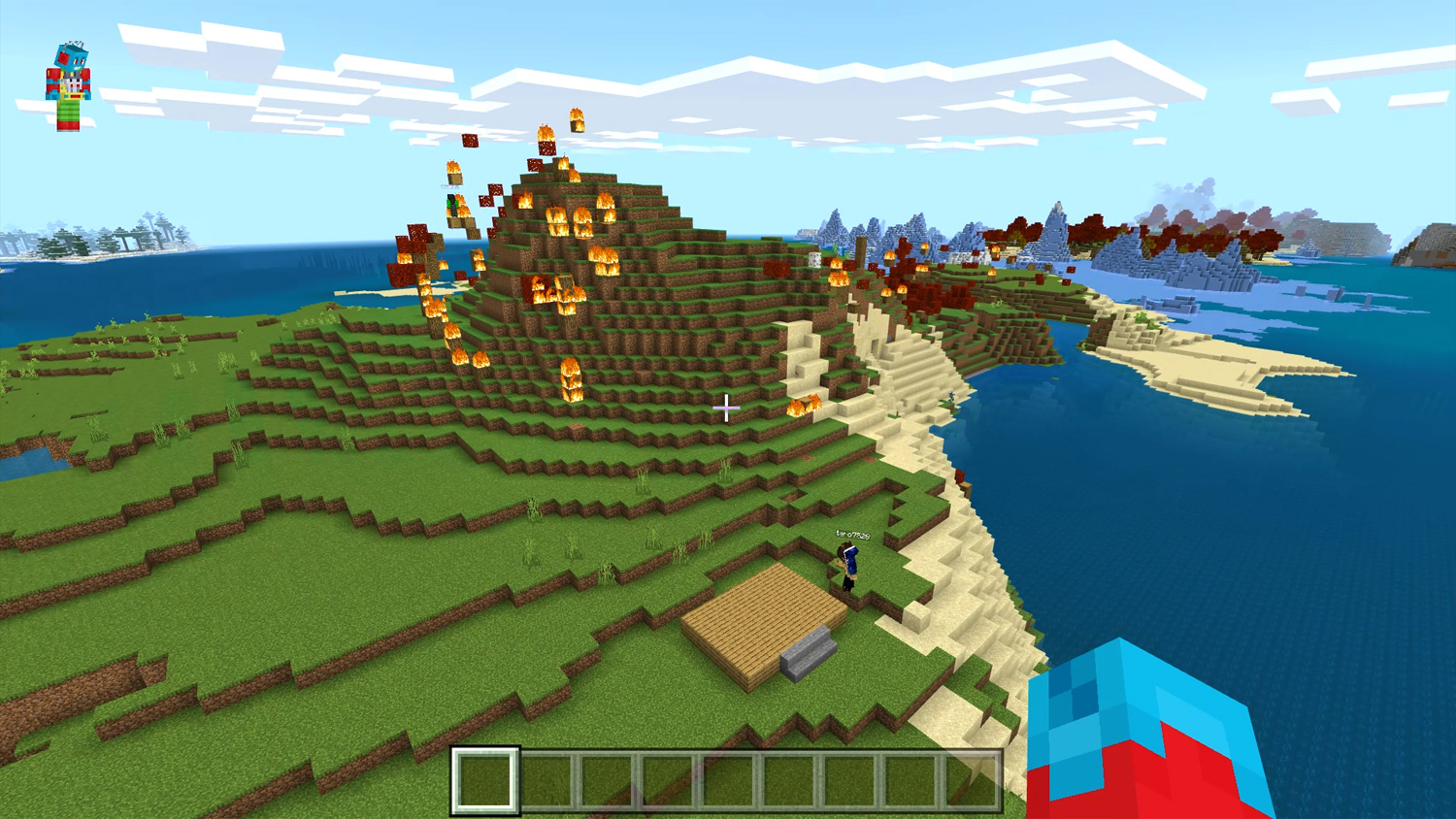Select the highlighted first hotbar slot
The width and height of the screenshot is (1456, 819).
pos(485,780)
